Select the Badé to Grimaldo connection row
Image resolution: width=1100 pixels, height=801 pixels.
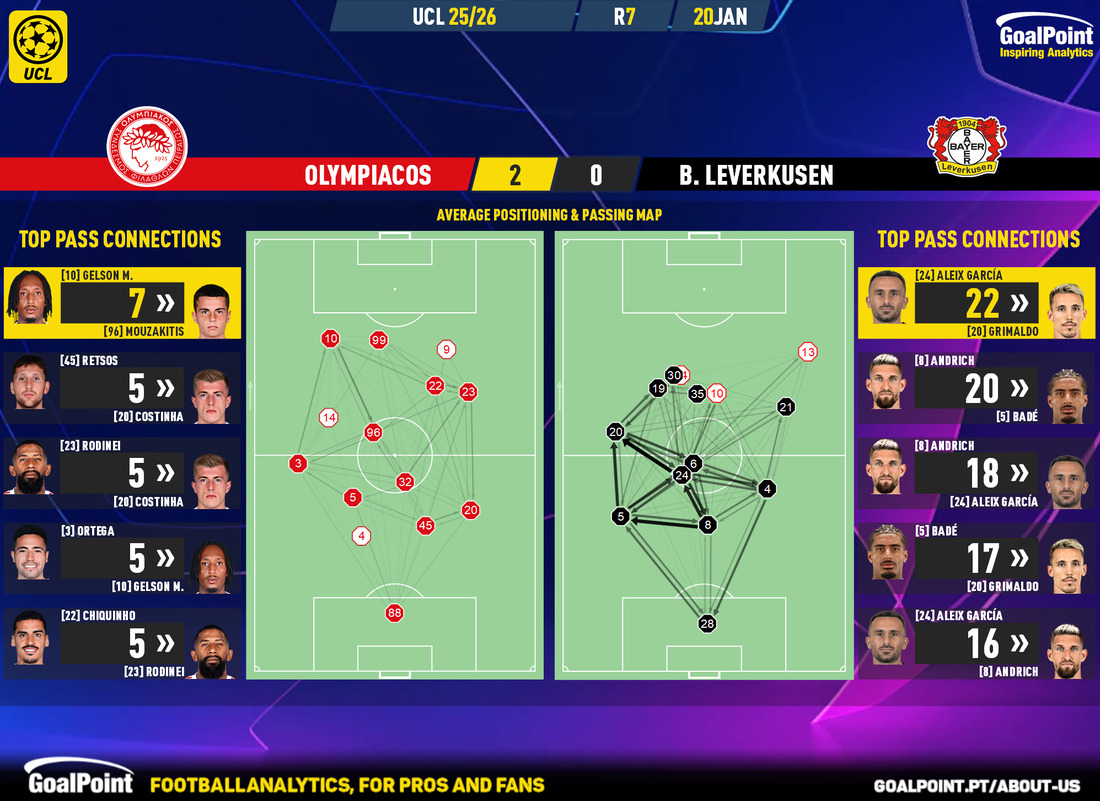tap(977, 558)
